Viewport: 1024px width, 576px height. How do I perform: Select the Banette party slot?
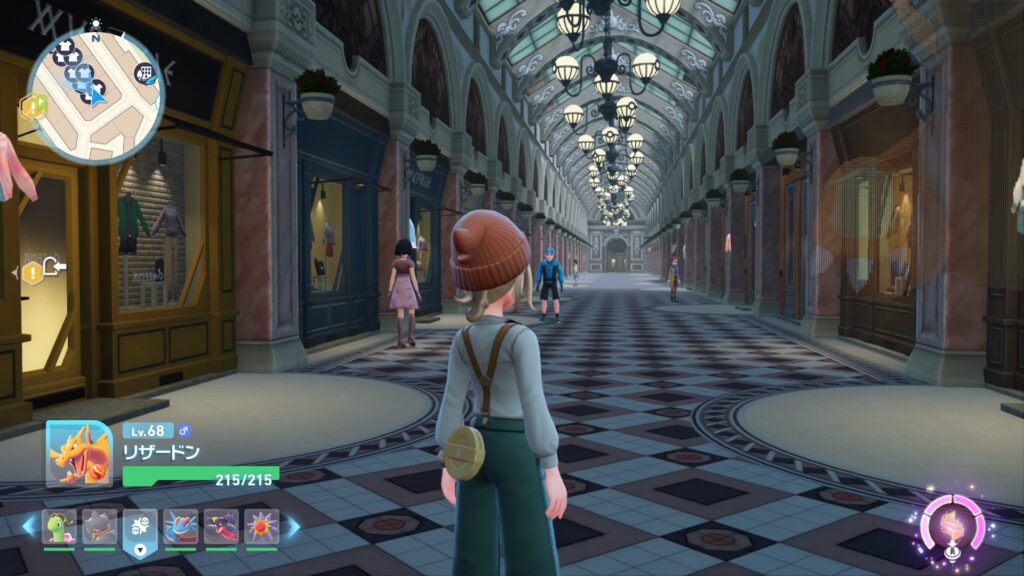(x=99, y=527)
